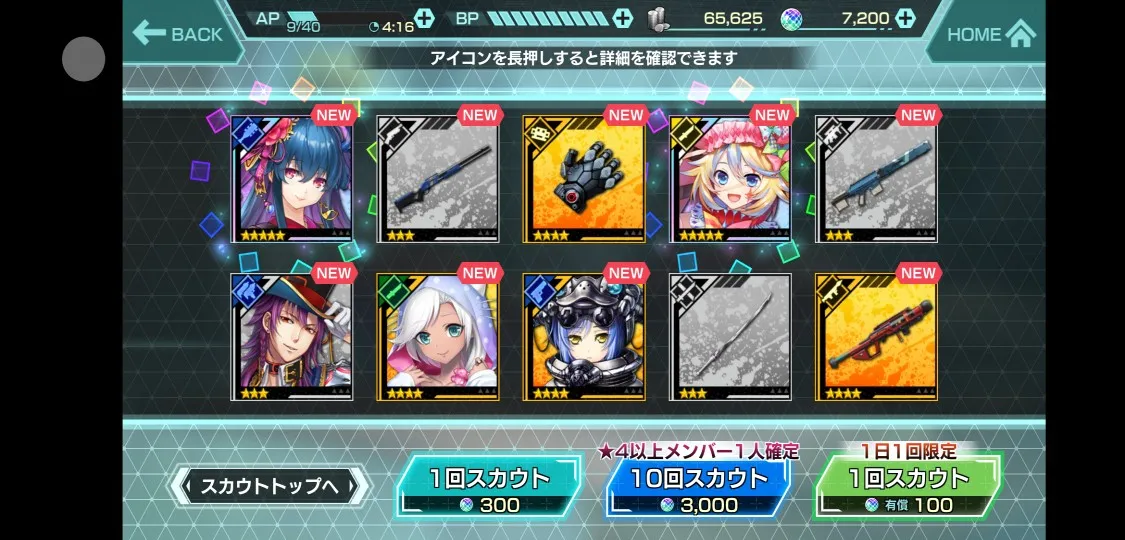Add more gems with the plus button
1125x540 pixels.
(x=905, y=18)
